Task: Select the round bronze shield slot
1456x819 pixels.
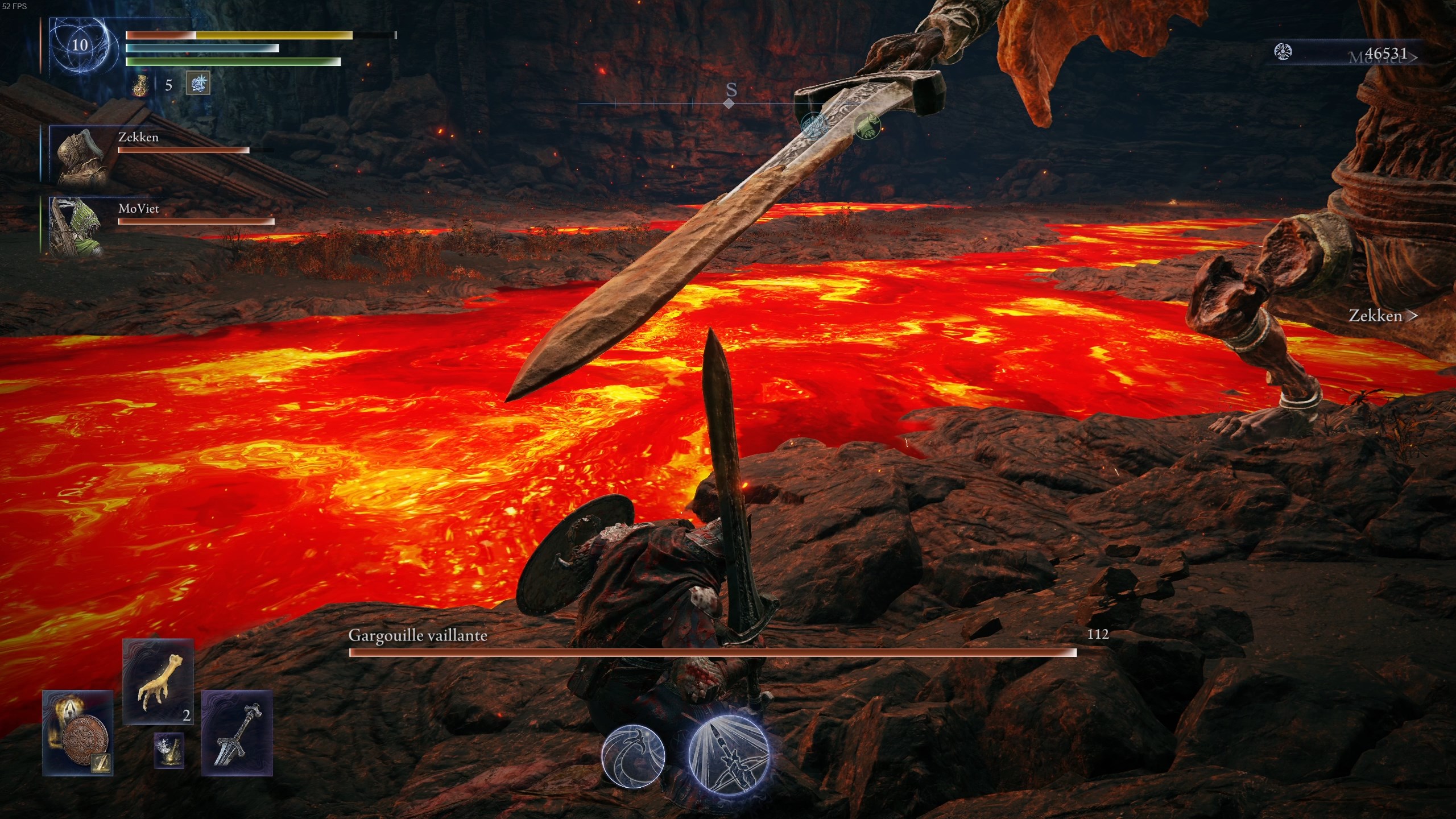Action: 78,733
